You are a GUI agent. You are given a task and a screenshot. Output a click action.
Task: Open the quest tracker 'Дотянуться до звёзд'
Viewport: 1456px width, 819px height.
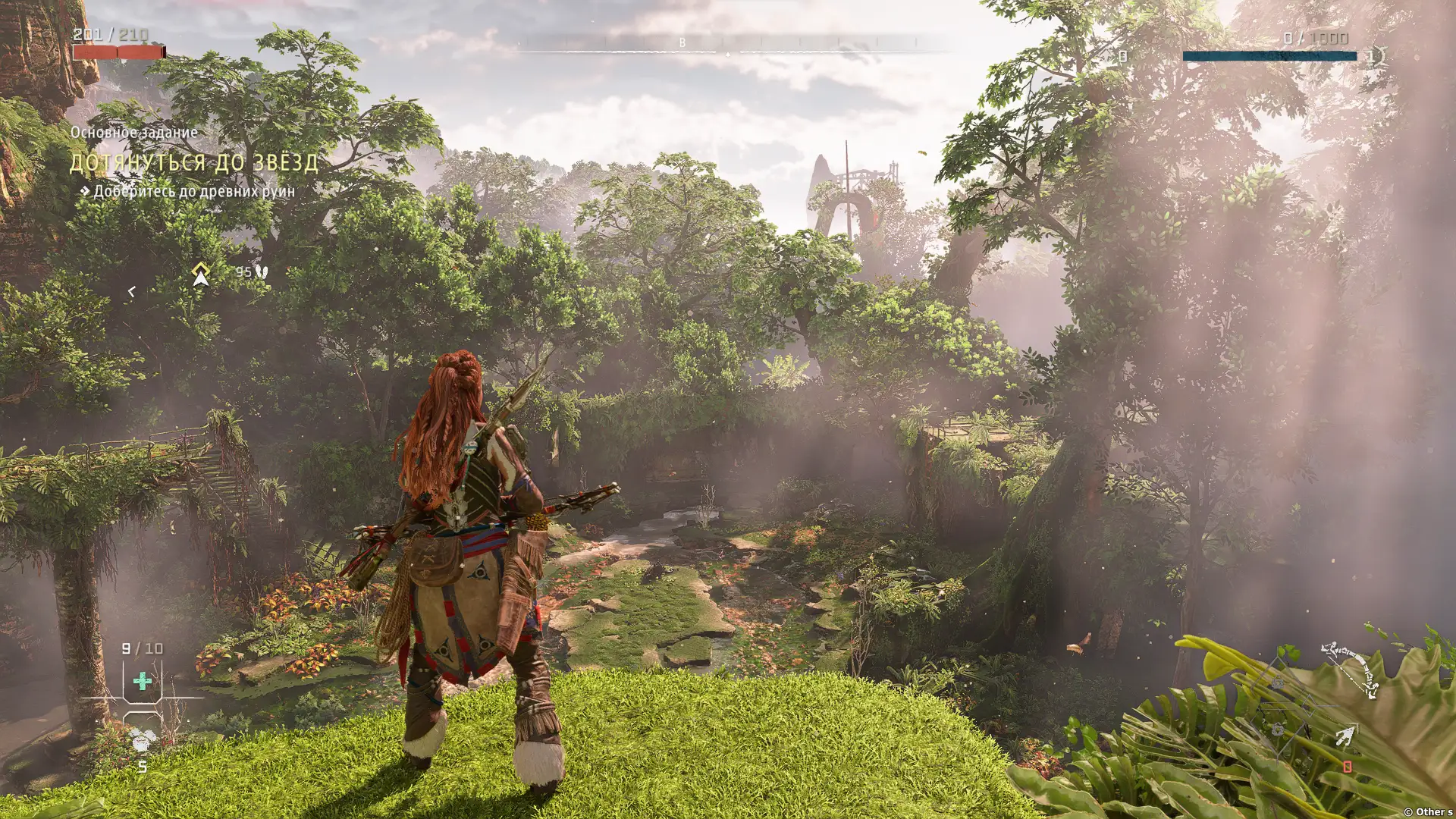point(194,162)
